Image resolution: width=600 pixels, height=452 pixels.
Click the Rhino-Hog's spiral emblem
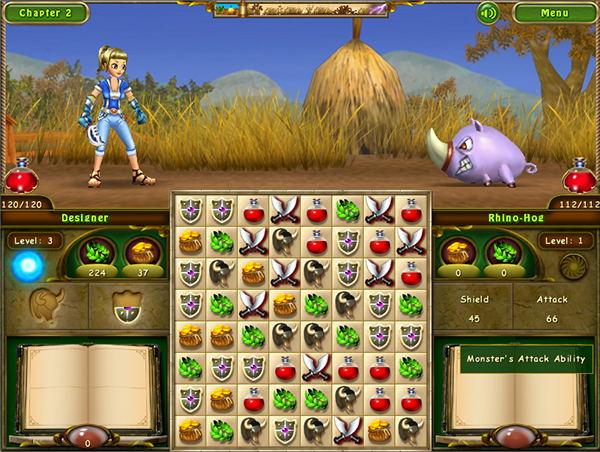[573, 265]
